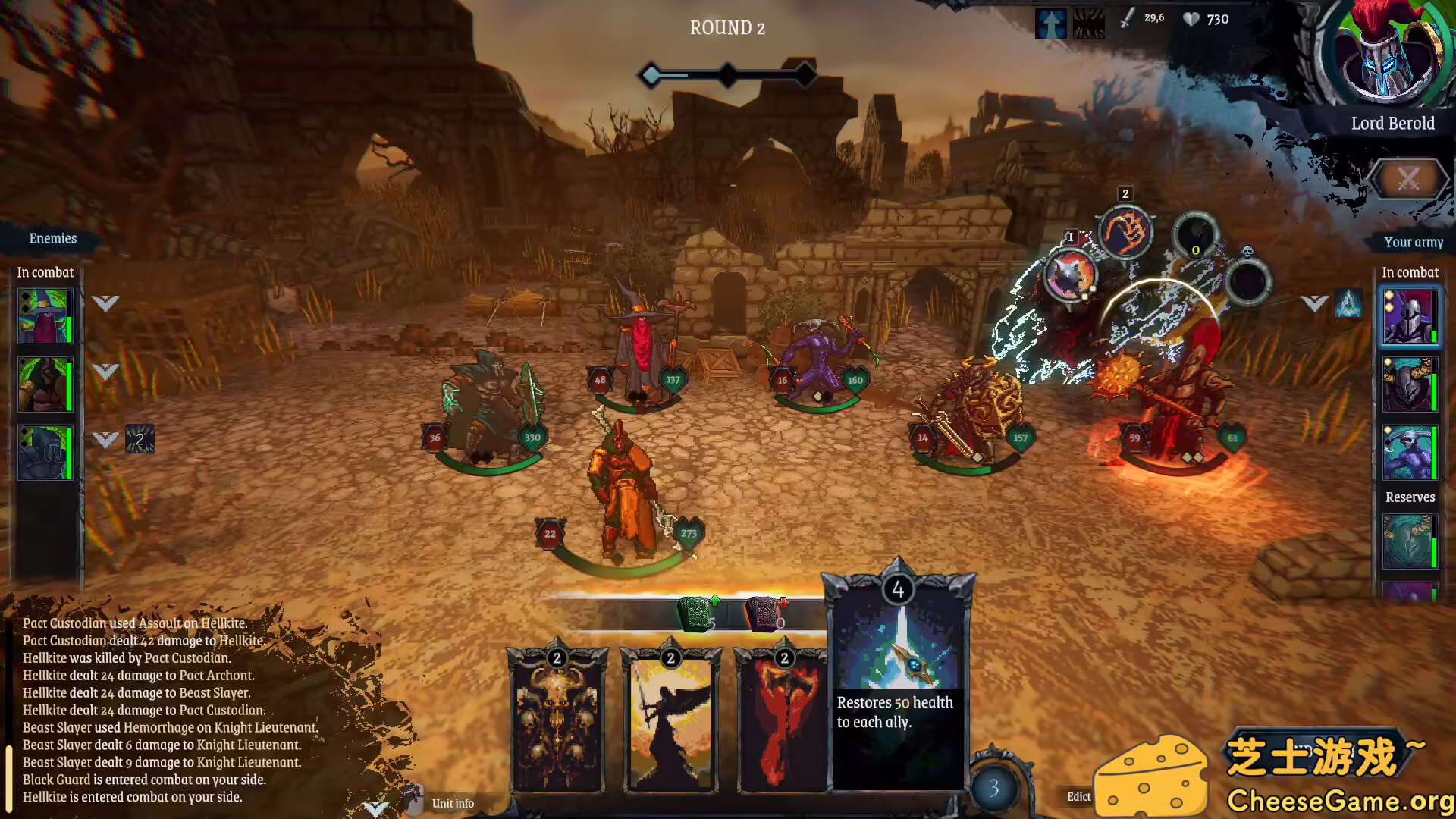The height and width of the screenshot is (819, 1456).
Task: Select the silver-helmed knight in your army
Action: [1409, 315]
